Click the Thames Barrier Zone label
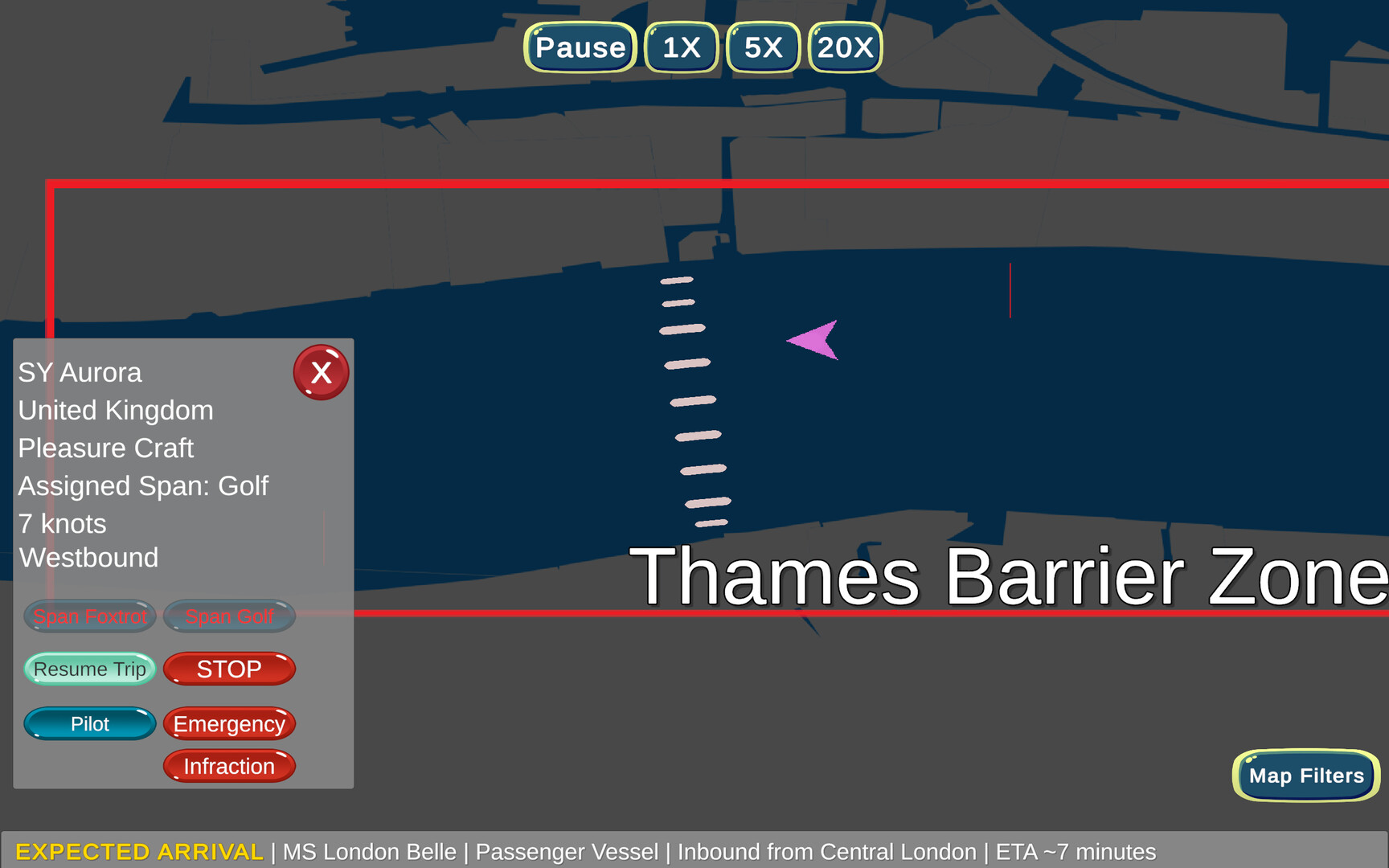This screenshot has height=868, width=1389. click(x=1005, y=572)
